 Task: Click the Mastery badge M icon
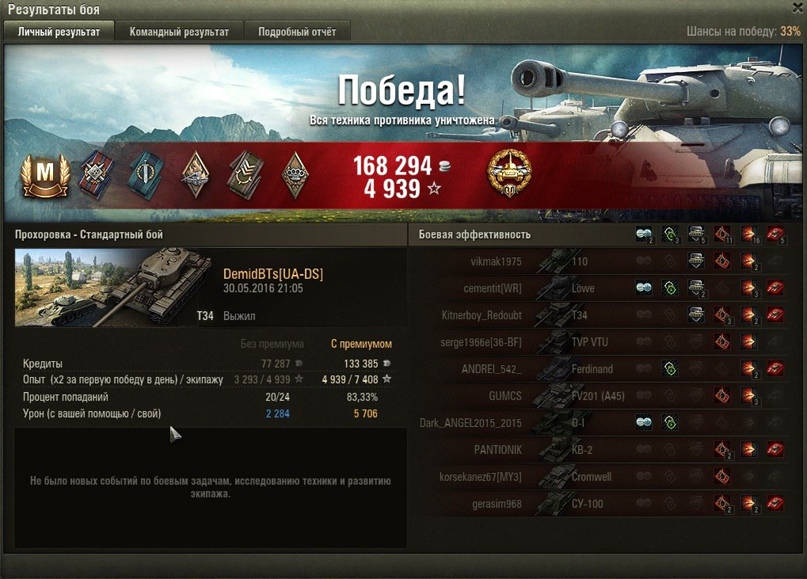coord(42,176)
